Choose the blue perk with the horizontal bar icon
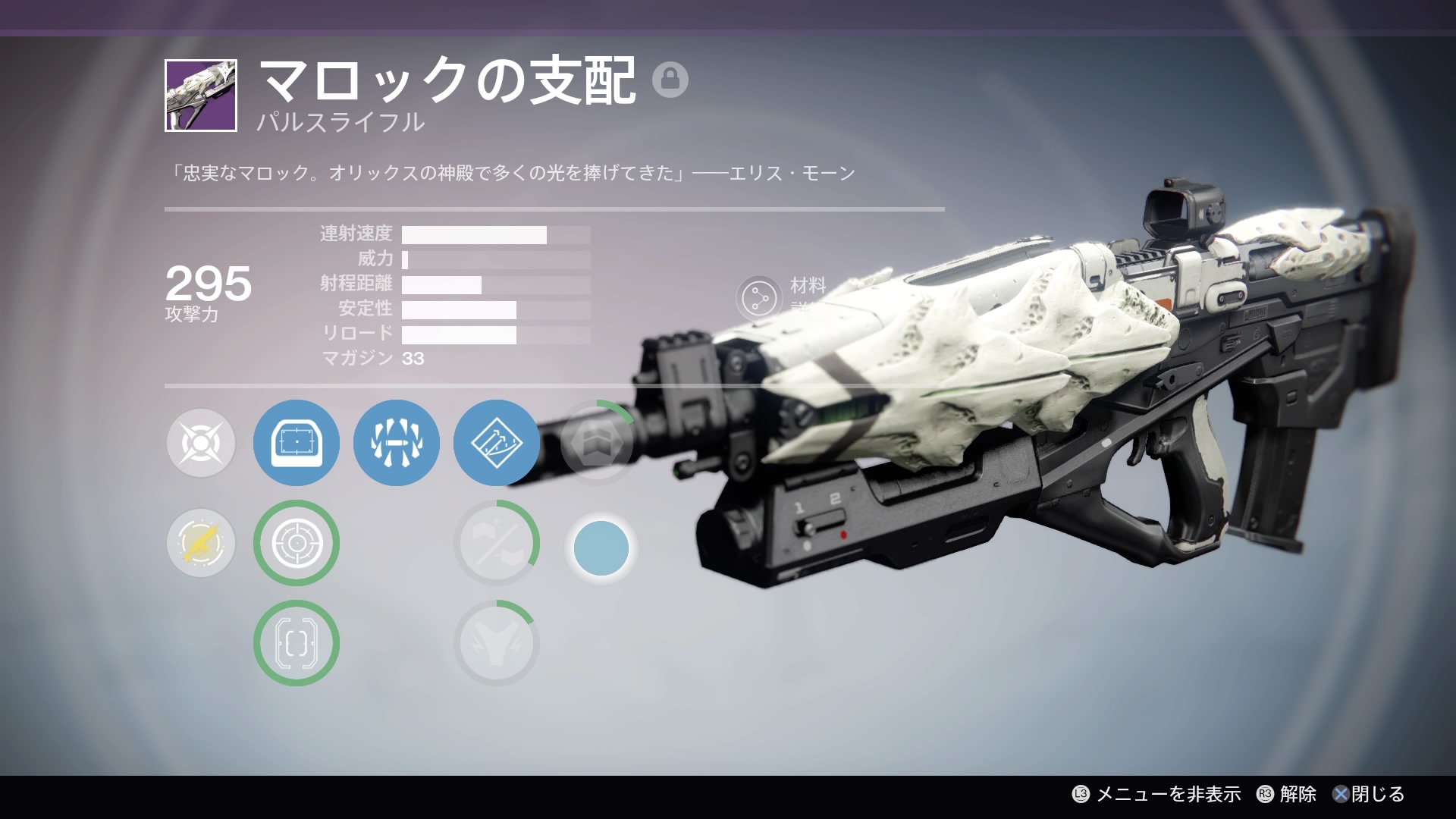Image resolution: width=1456 pixels, height=819 pixels. pos(396,443)
